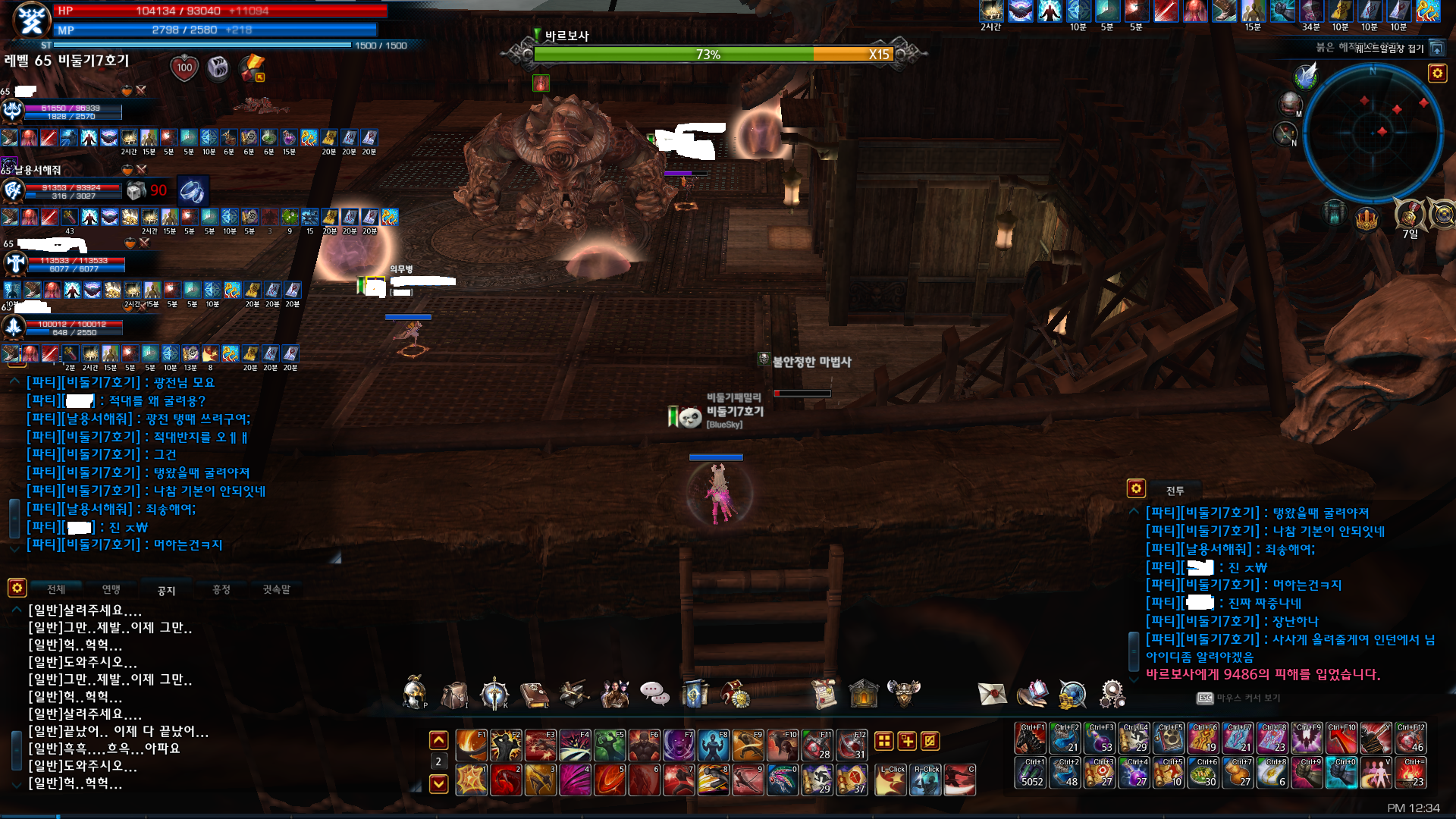Viewport: 1456px width, 819px height.
Task: Use the F8 blue figure skill
Action: (713, 745)
